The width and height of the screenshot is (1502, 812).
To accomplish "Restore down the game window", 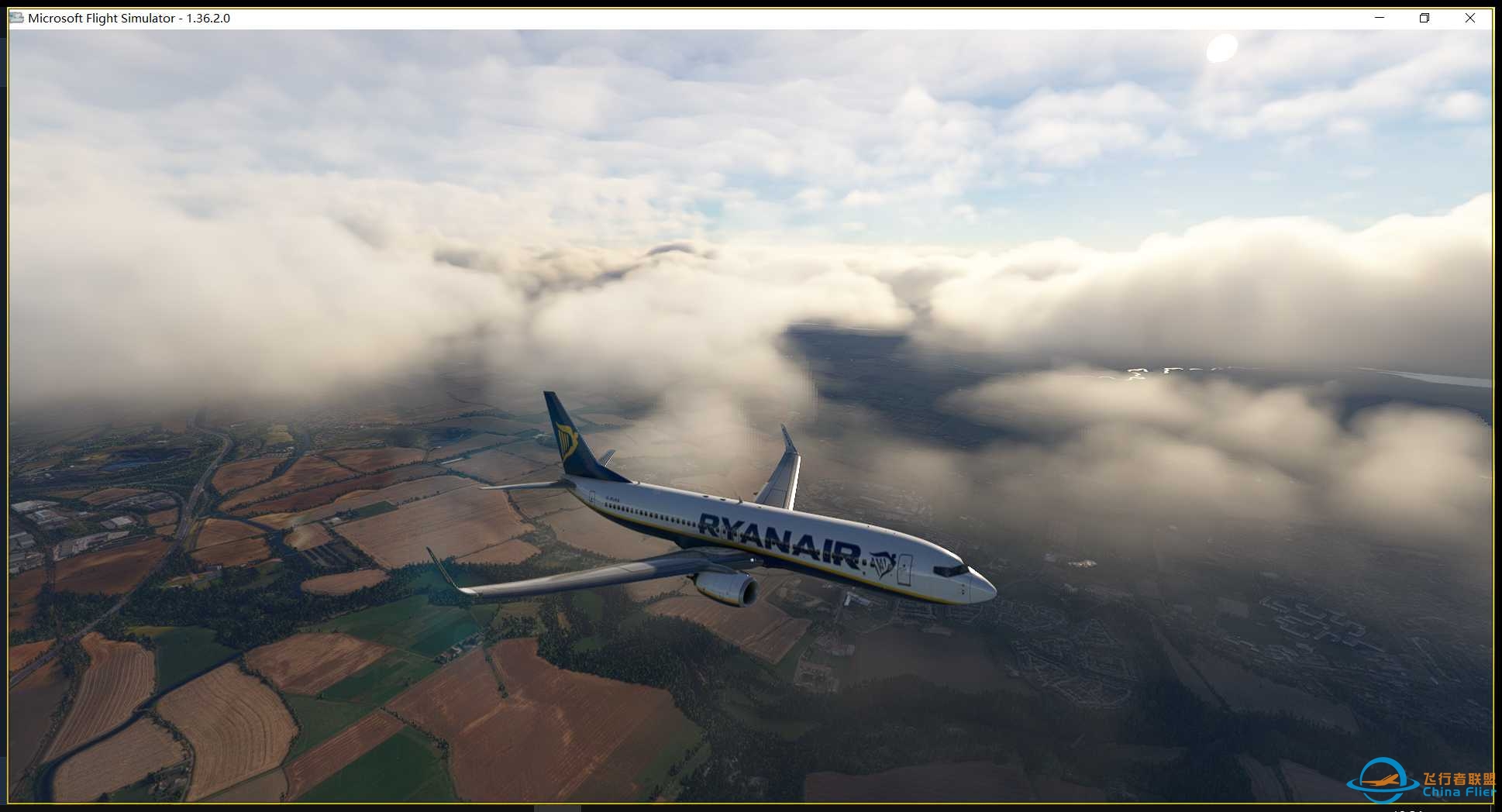I will point(1424,18).
